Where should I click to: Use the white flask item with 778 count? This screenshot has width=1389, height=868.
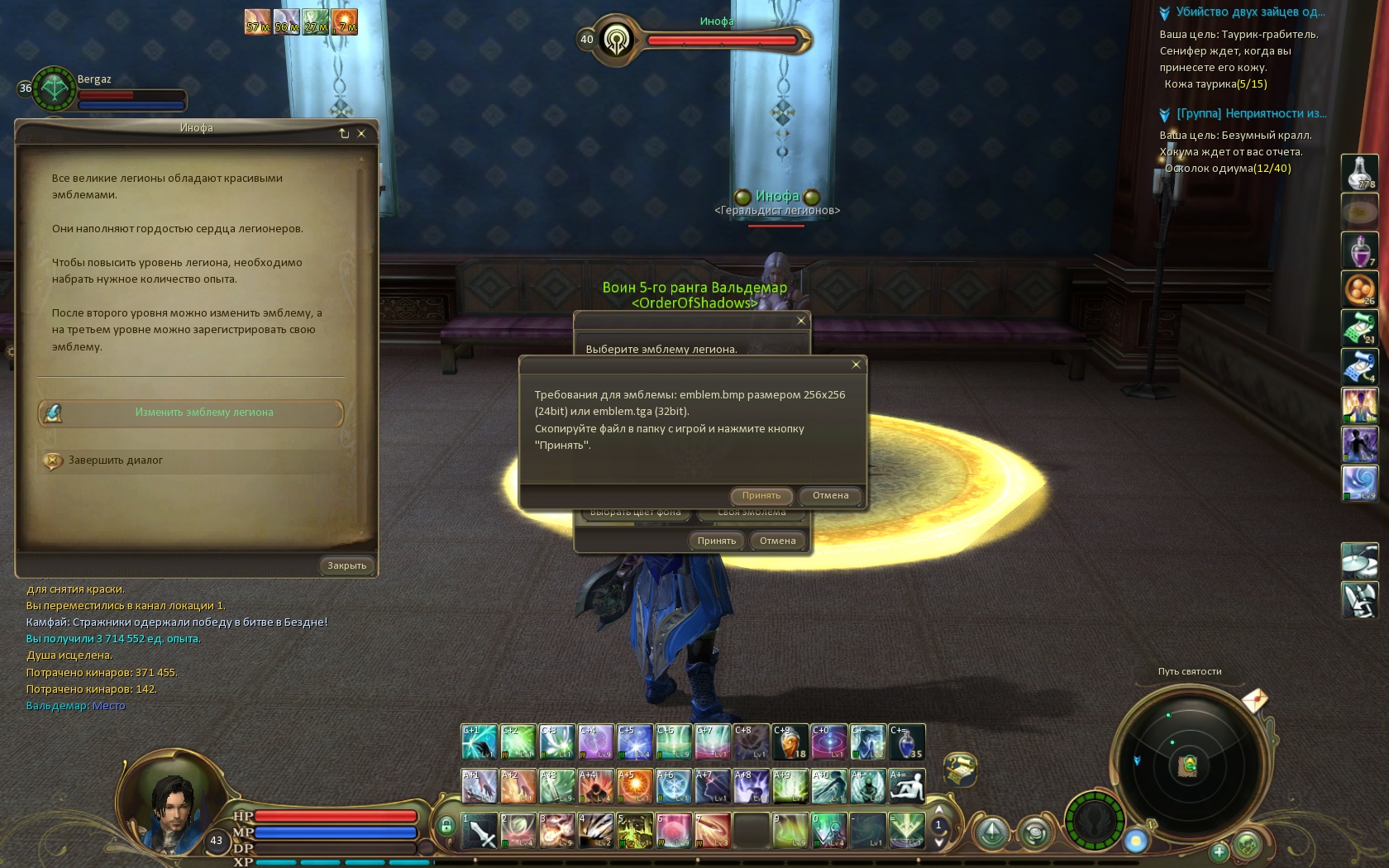(1359, 172)
